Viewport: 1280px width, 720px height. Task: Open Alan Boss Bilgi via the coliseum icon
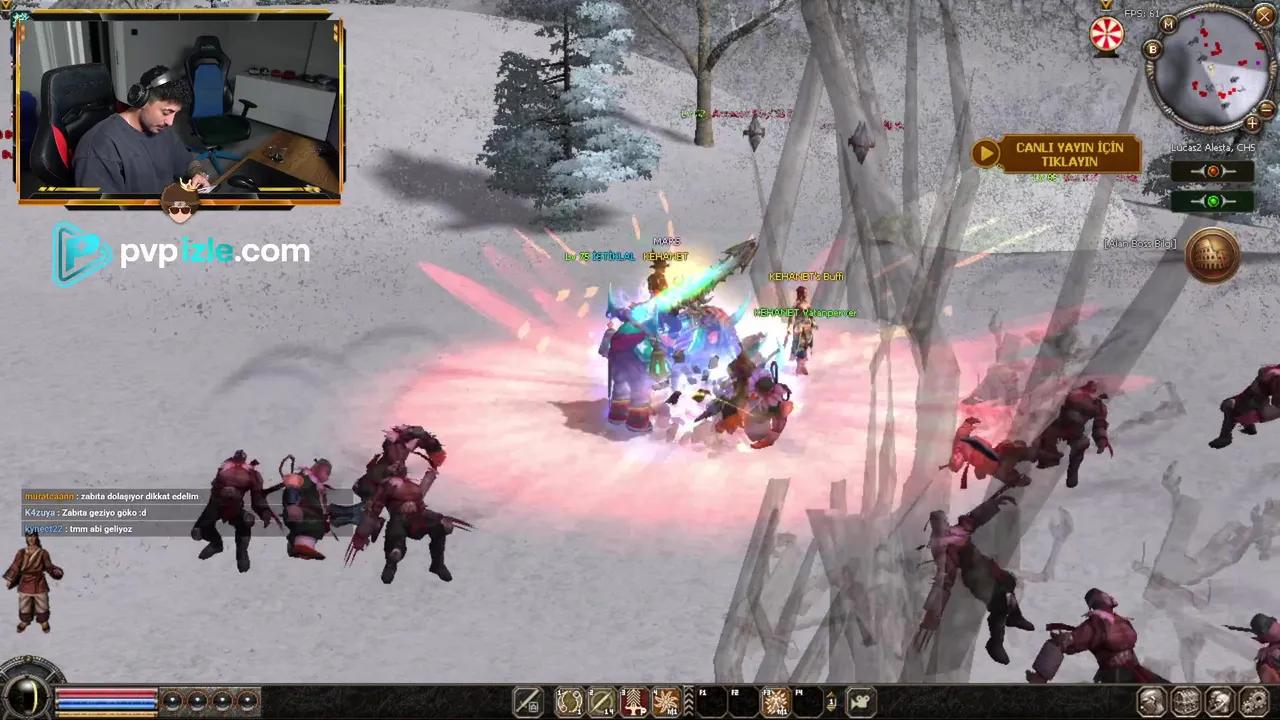pyautogui.click(x=1213, y=255)
